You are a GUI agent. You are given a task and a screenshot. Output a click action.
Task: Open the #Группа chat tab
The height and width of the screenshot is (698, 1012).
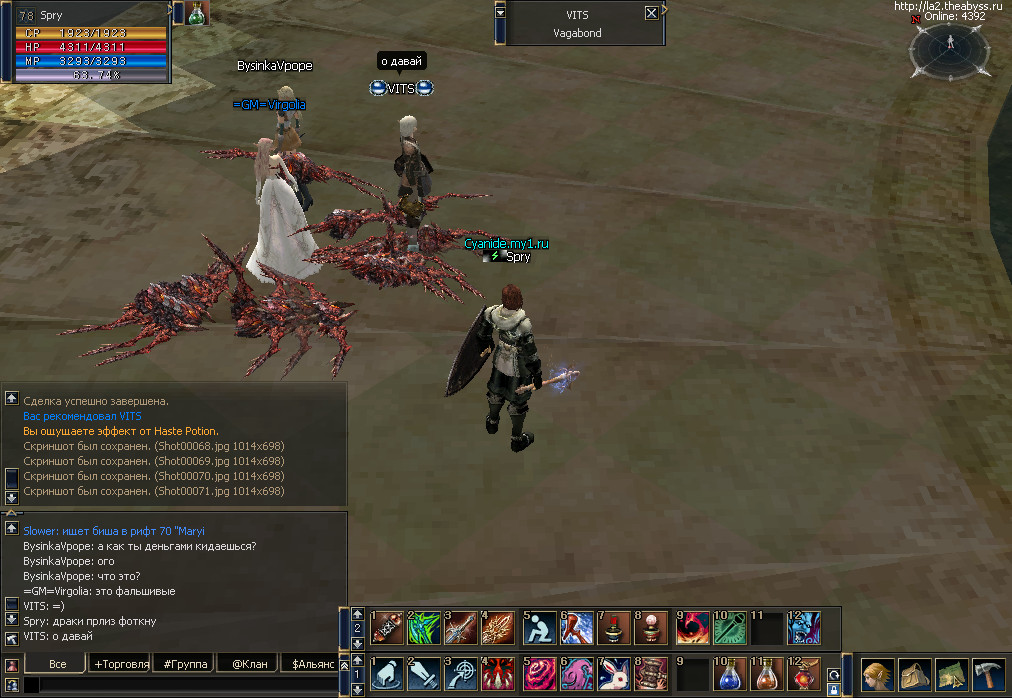185,663
